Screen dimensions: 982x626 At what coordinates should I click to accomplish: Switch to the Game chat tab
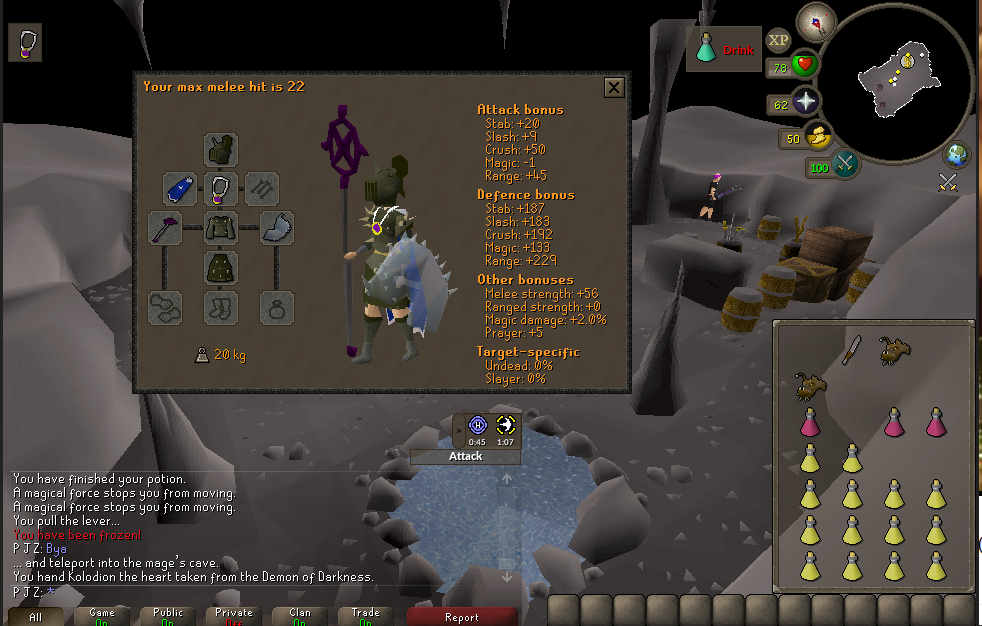coord(102,616)
